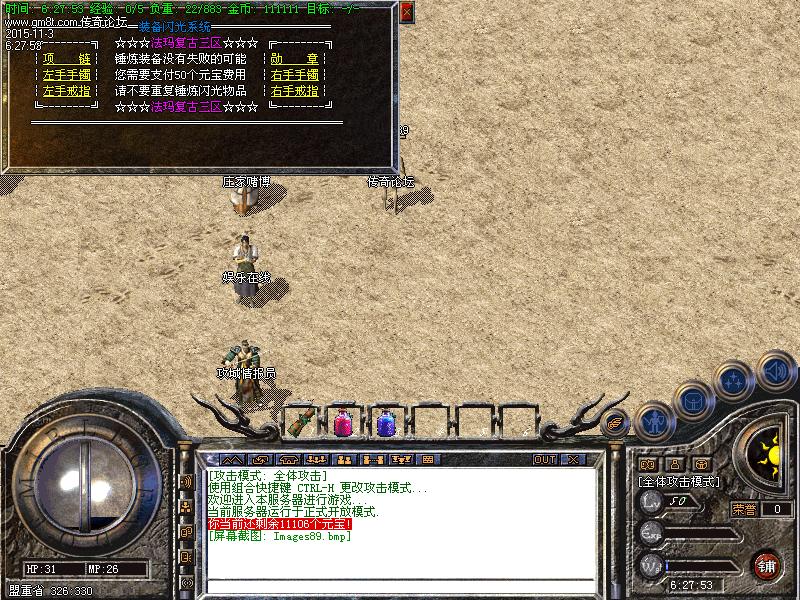Use the blue potion in the belt

(386, 422)
